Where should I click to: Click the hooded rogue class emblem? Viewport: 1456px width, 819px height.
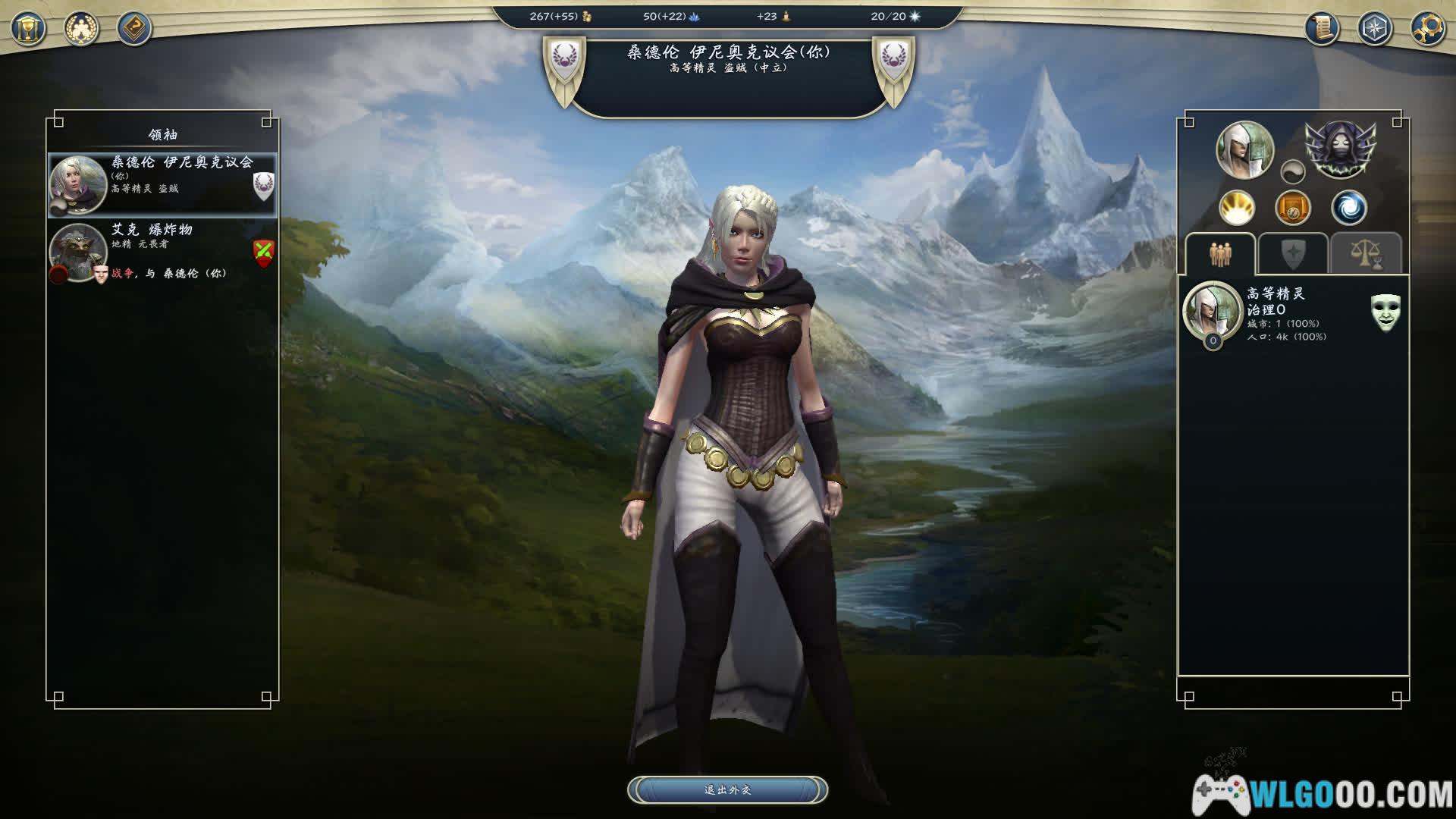[x=1340, y=149]
